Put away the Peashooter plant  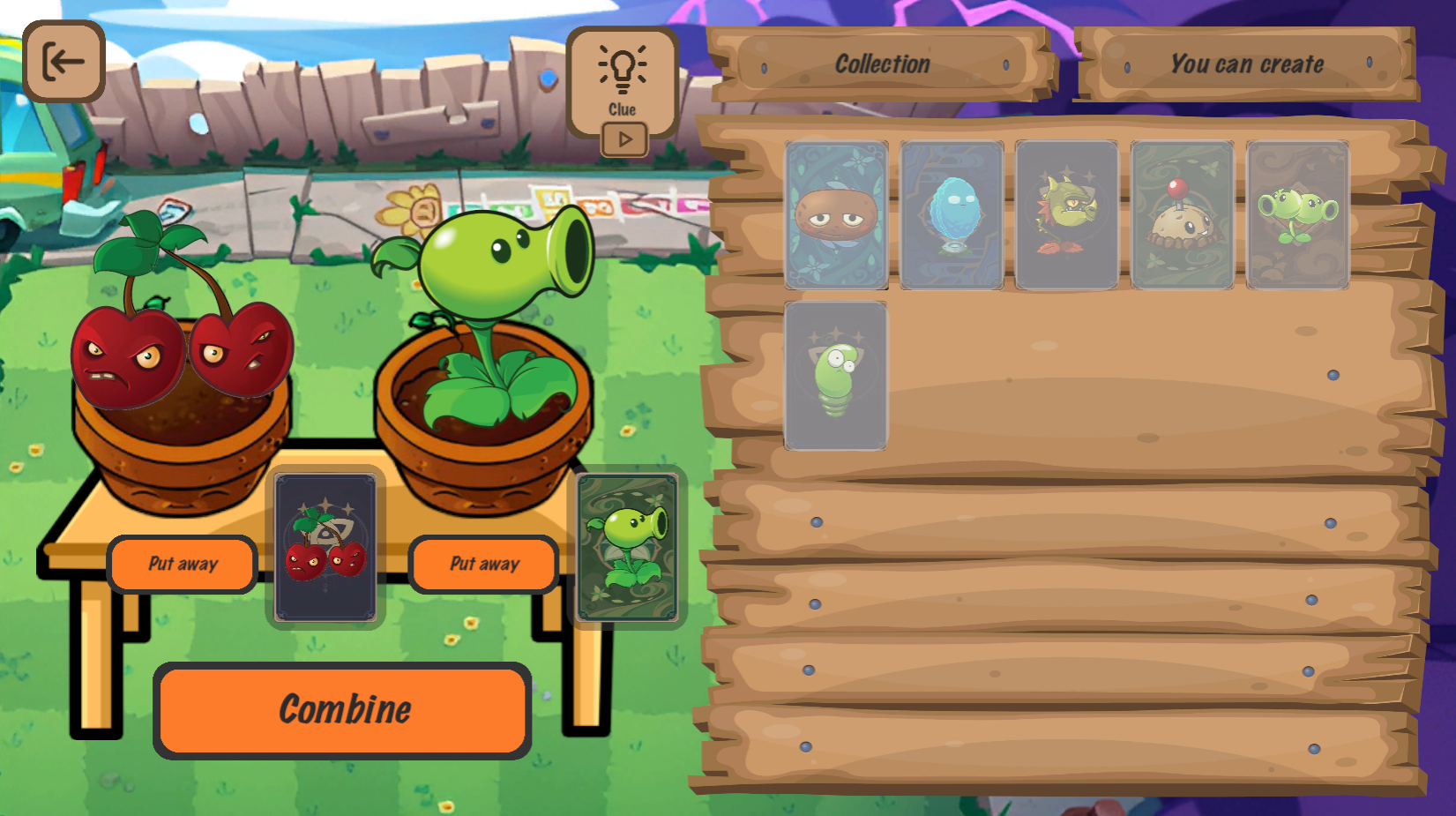coord(483,564)
